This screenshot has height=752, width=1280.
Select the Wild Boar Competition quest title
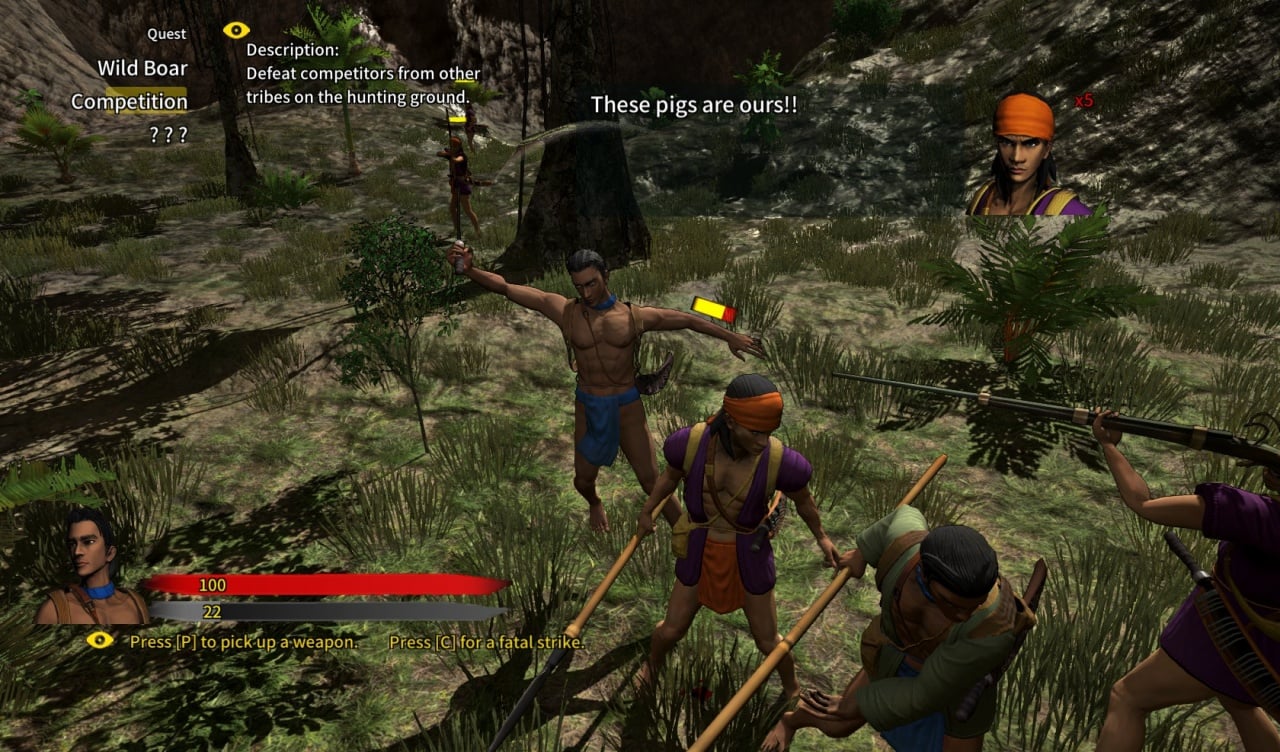(x=130, y=85)
